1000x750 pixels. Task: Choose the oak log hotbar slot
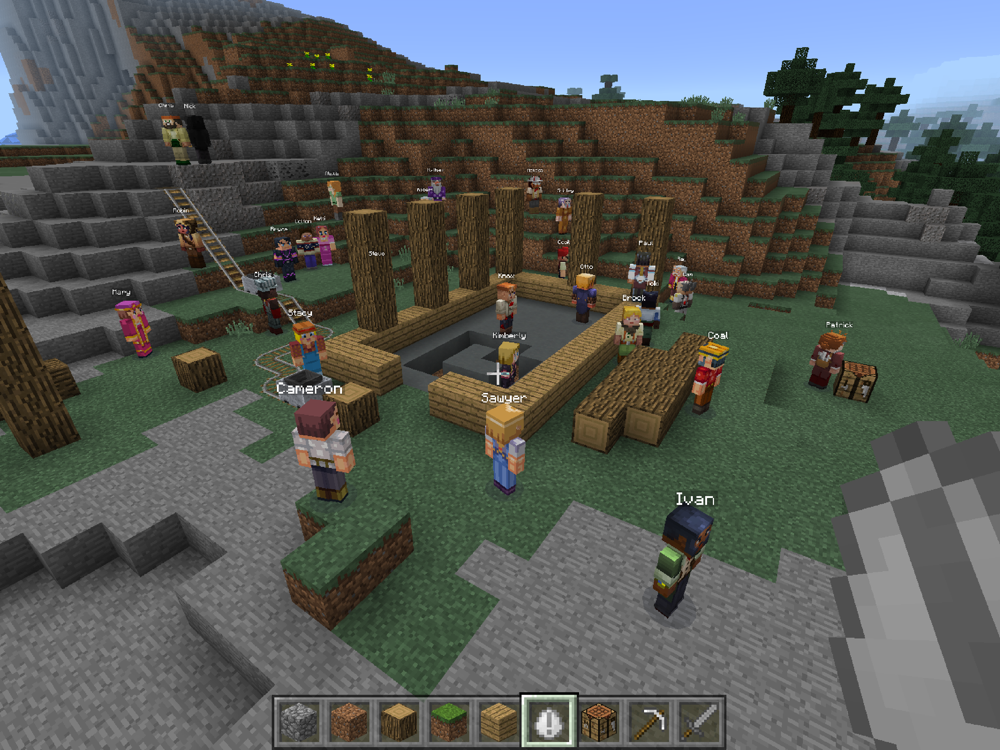point(397,721)
